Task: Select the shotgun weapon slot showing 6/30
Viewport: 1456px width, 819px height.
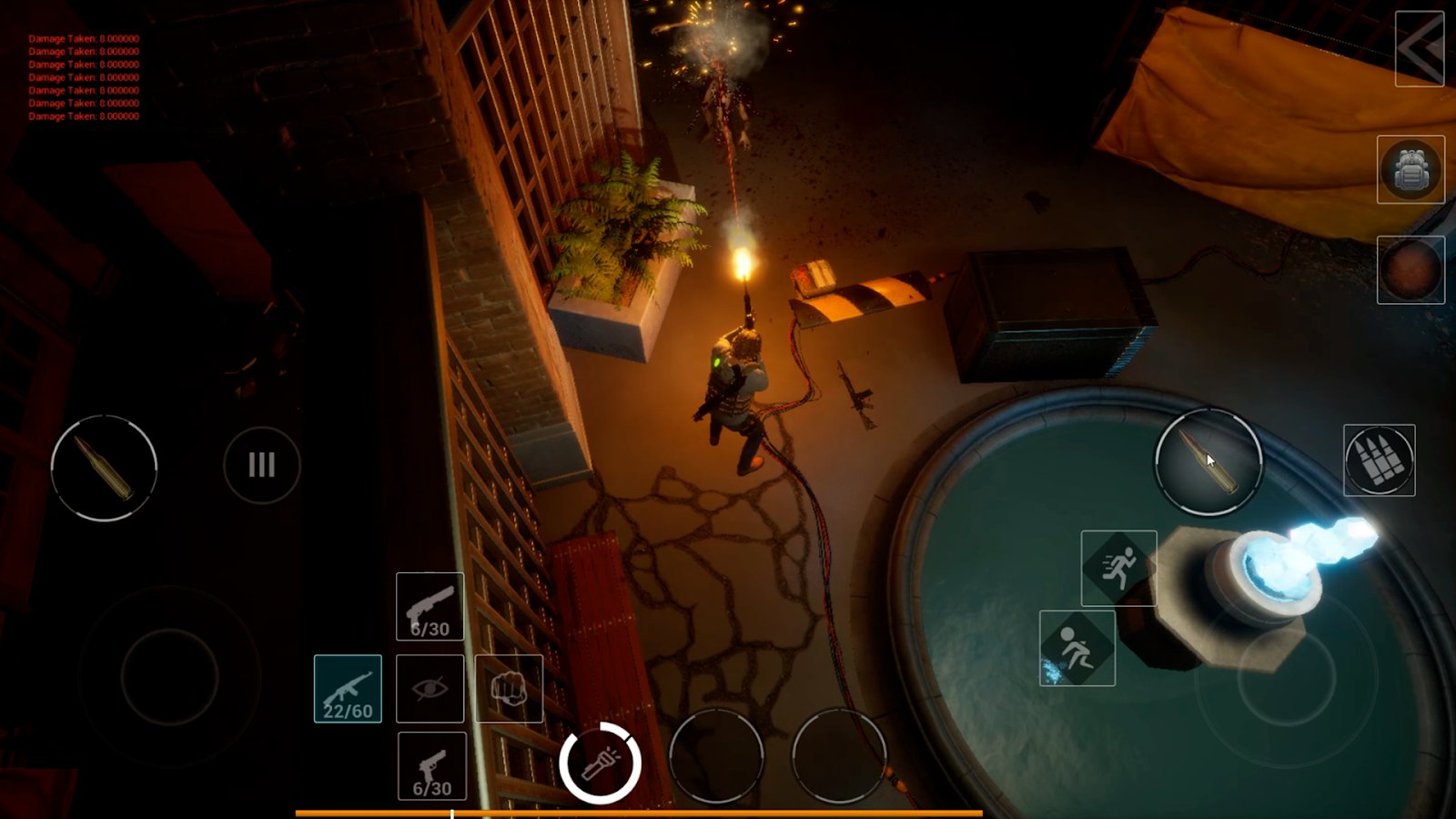Action: [x=429, y=608]
